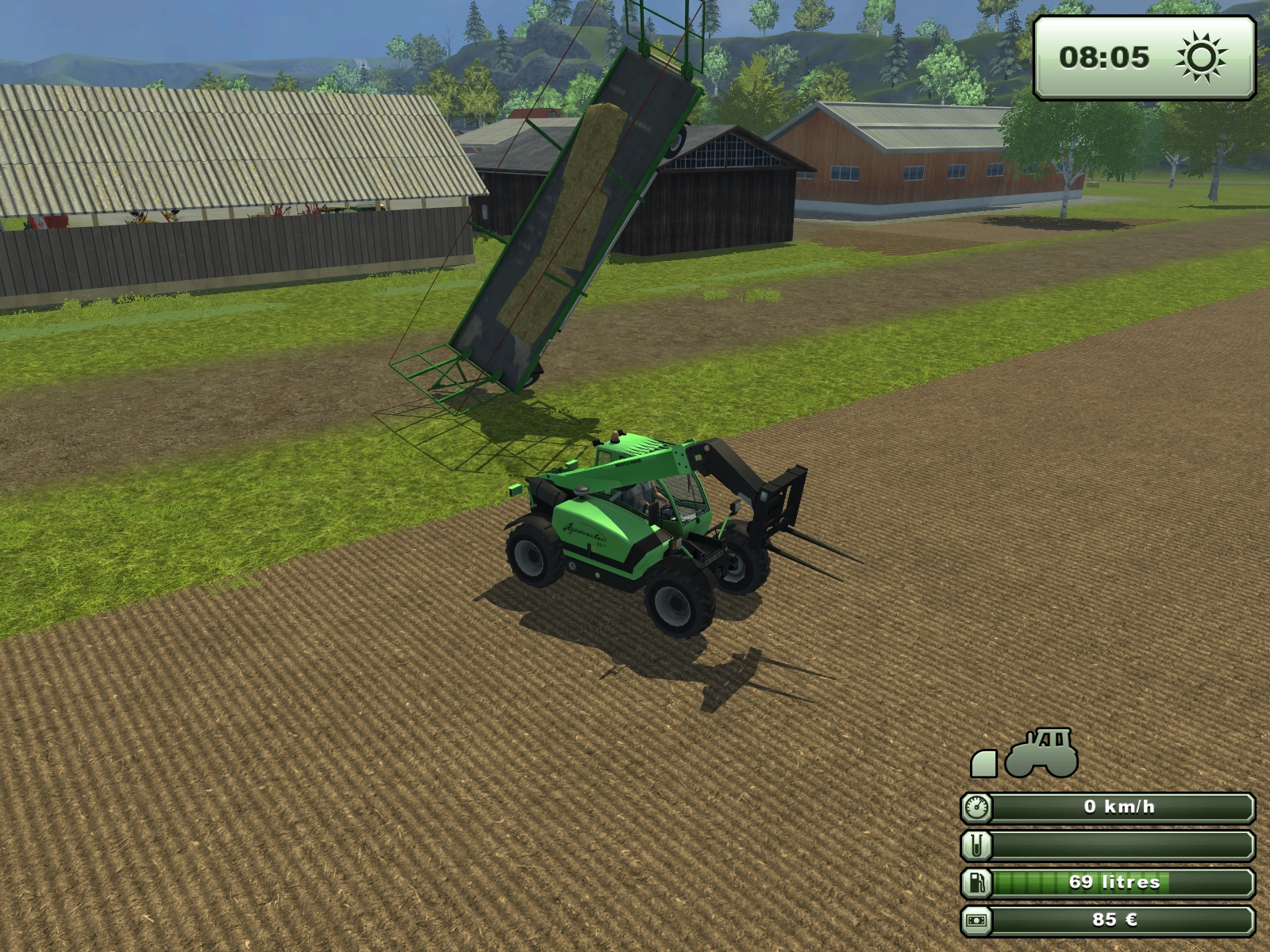Click the clock showing 08:05
The image size is (1270, 952).
[1103, 57]
